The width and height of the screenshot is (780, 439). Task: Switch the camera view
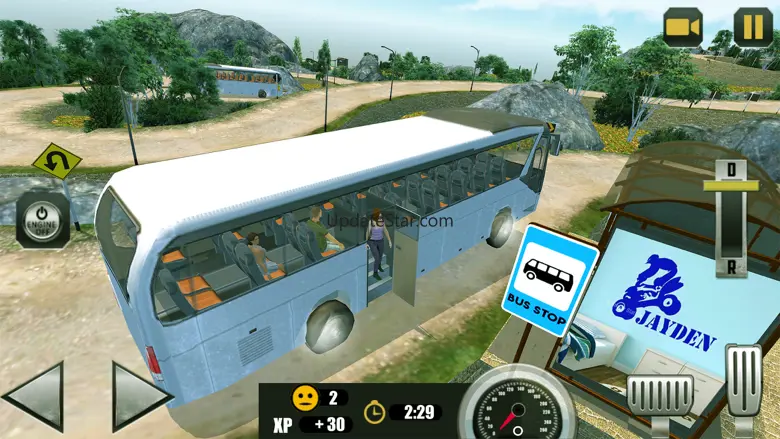[683, 27]
